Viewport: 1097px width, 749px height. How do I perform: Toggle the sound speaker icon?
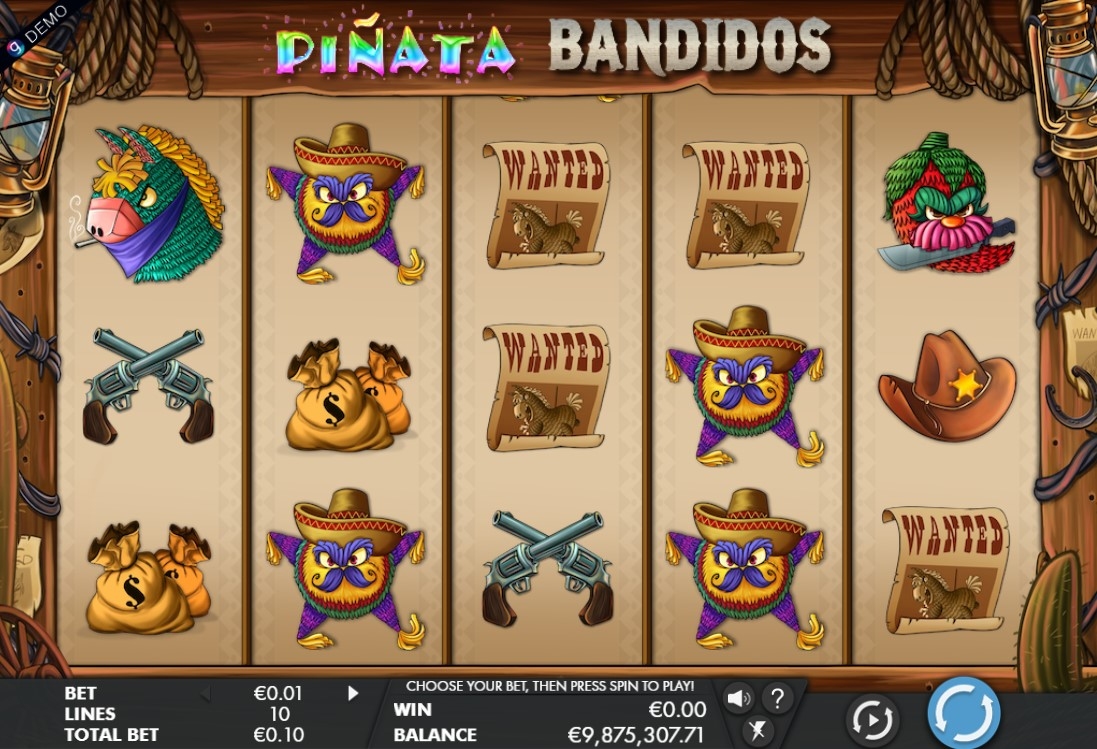coord(739,698)
